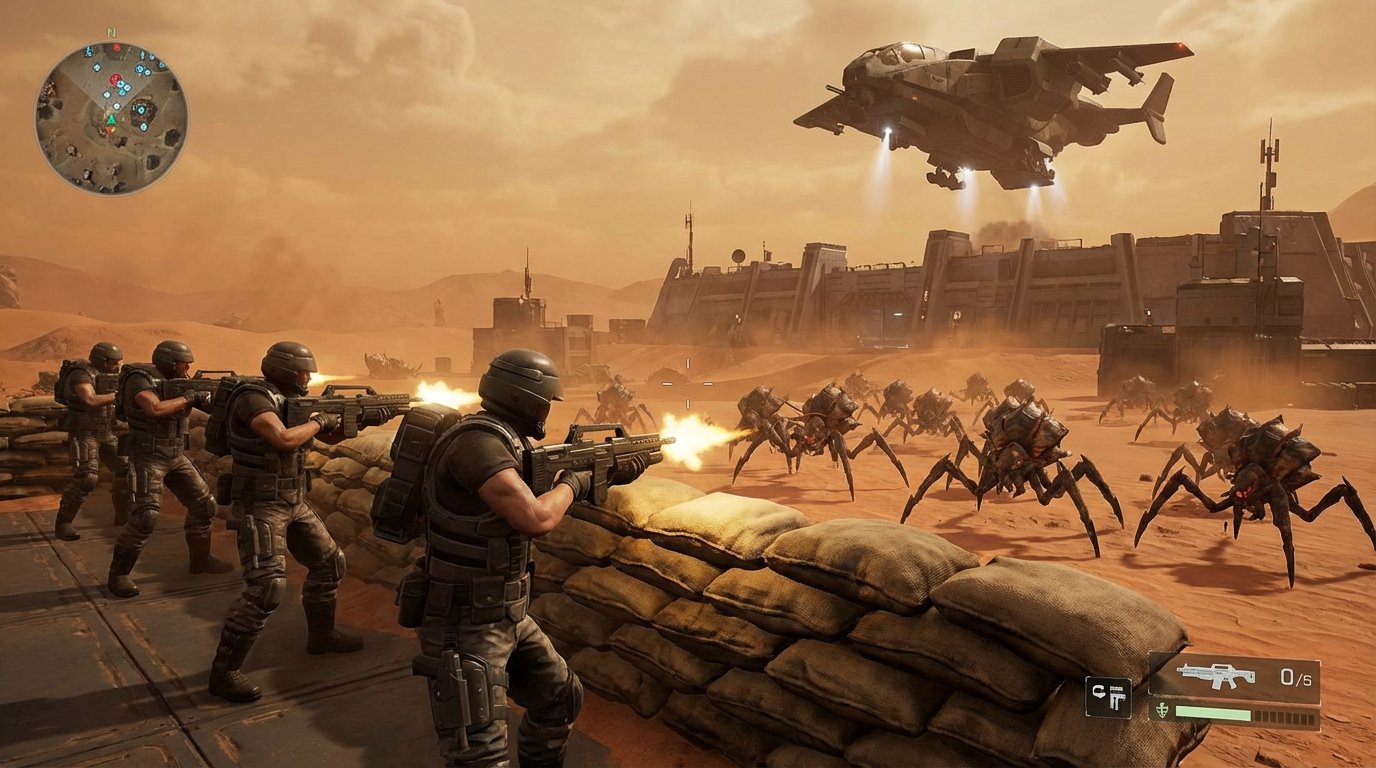The height and width of the screenshot is (768, 1376).
Task: Select the green triangle objective marker on the minimap
Action: 111,119
